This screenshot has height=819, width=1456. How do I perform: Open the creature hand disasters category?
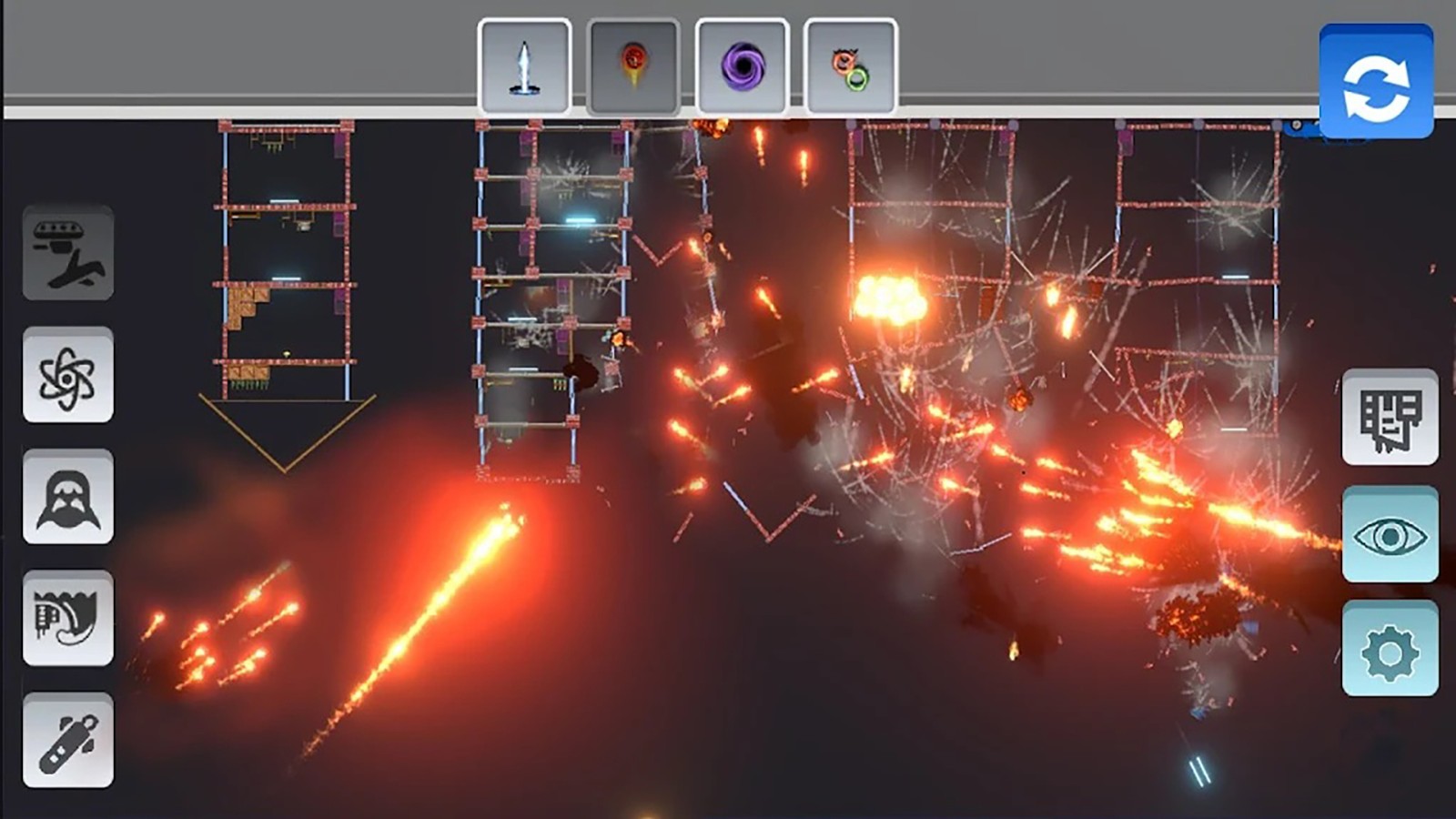(68, 619)
